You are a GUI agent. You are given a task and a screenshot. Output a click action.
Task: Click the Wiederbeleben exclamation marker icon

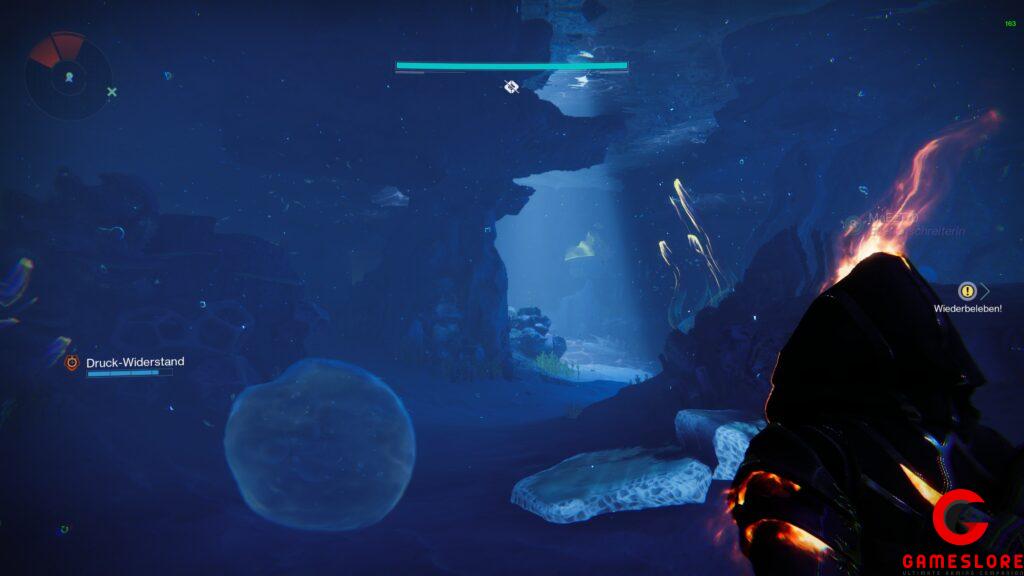pyautogui.click(x=967, y=291)
